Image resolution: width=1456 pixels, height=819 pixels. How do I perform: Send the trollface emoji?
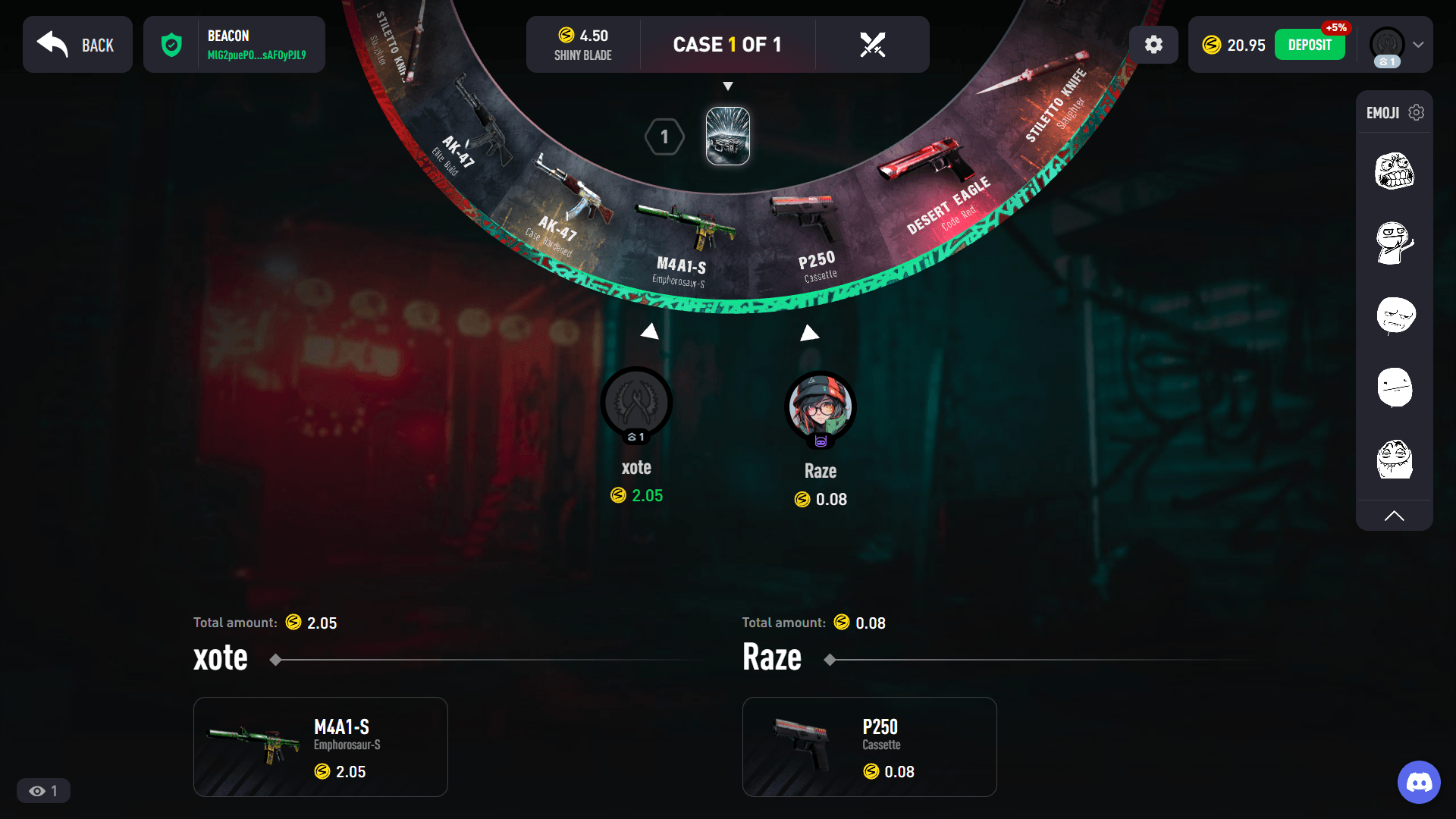click(x=1395, y=459)
